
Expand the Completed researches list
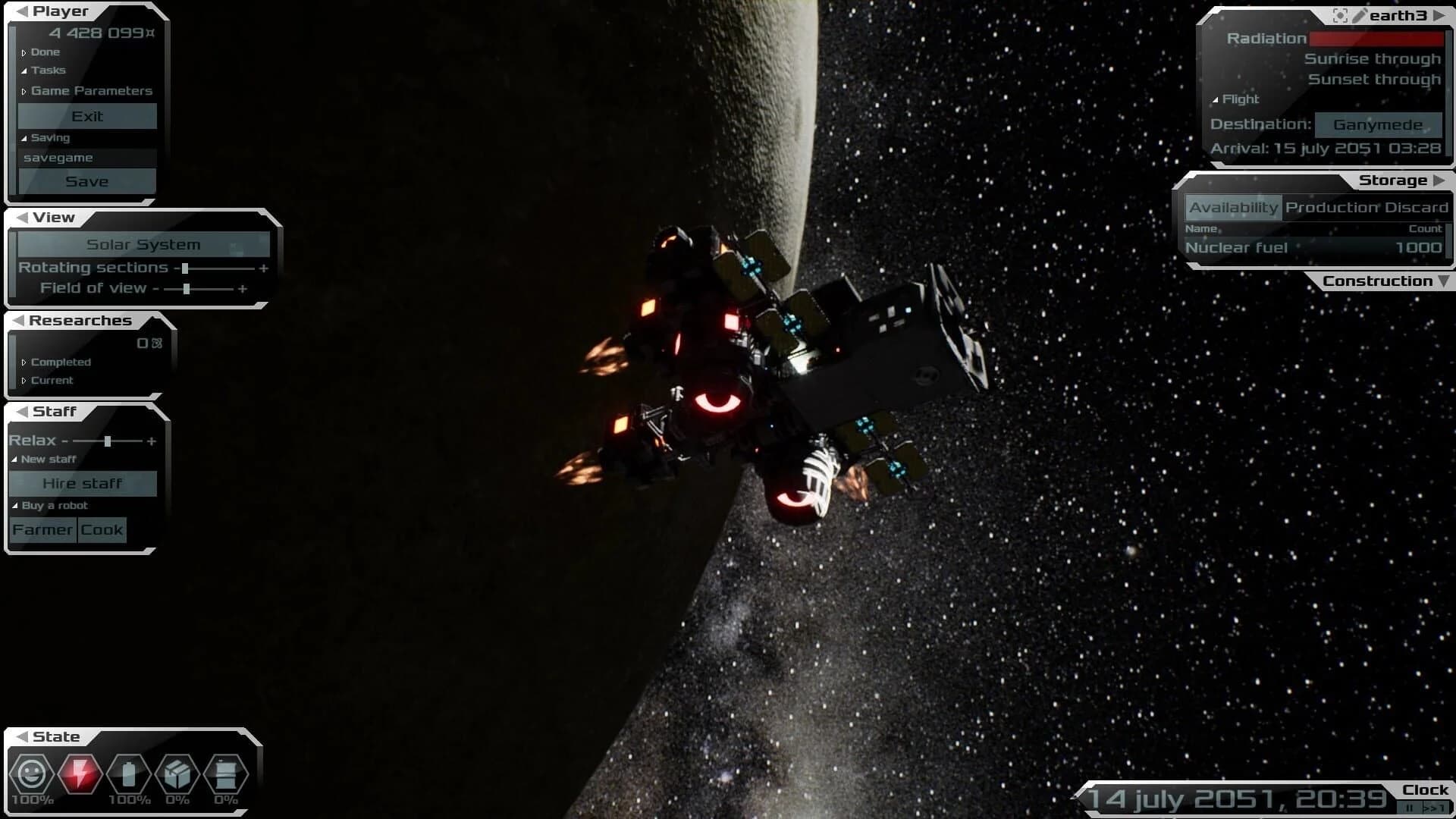pos(60,362)
